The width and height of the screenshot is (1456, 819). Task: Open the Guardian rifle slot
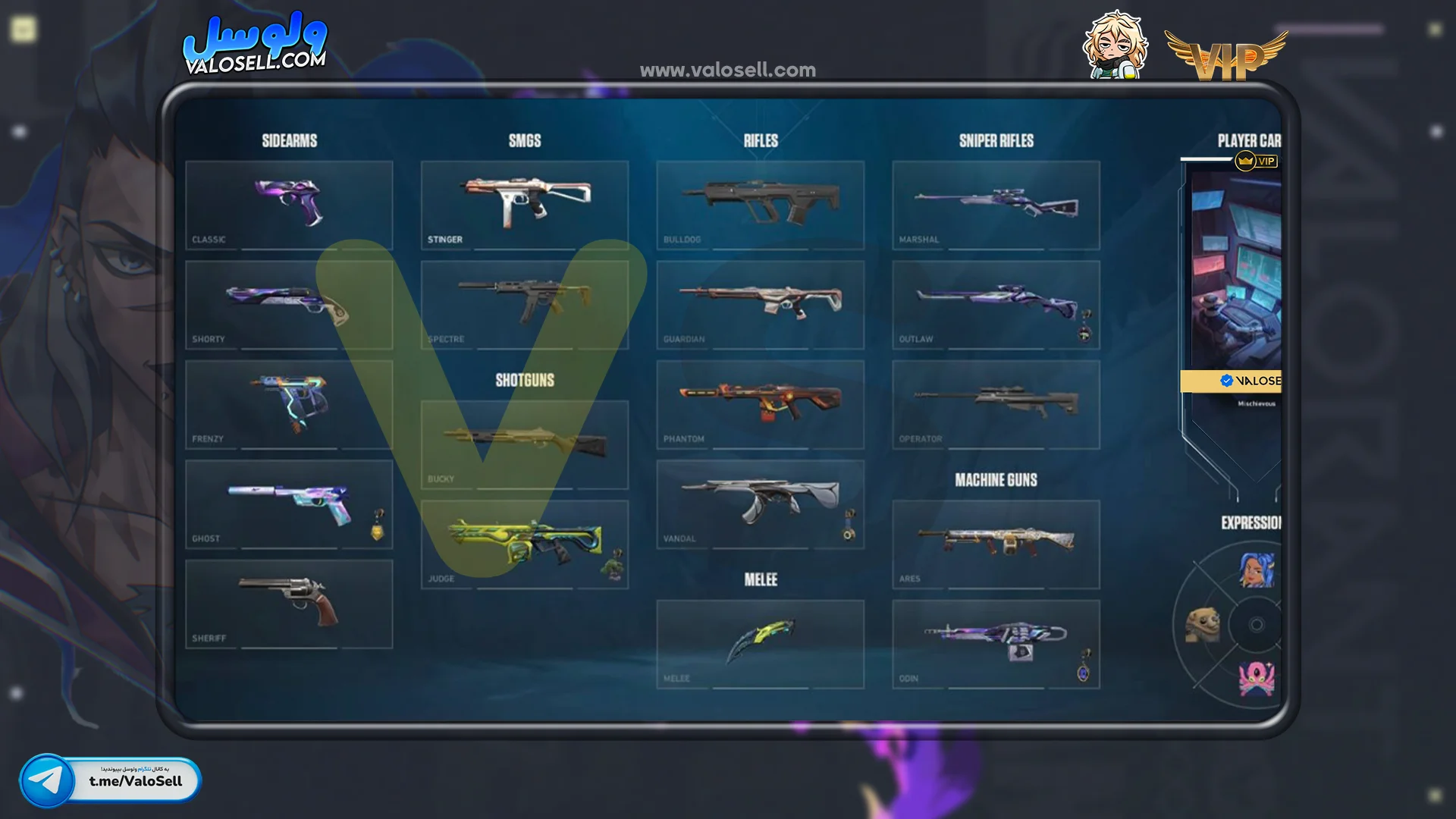coord(761,305)
